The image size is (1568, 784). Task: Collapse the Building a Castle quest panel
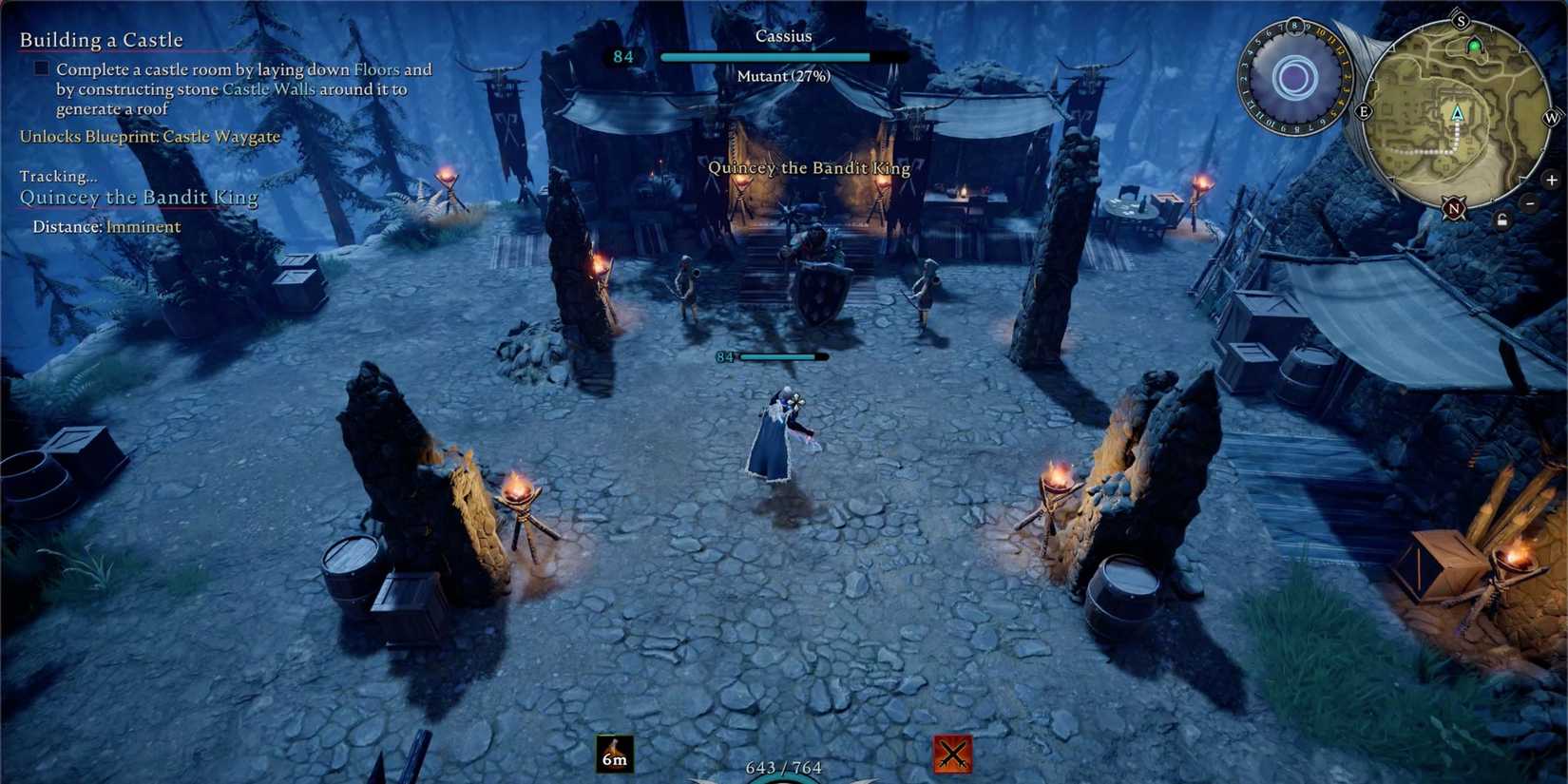(x=102, y=40)
